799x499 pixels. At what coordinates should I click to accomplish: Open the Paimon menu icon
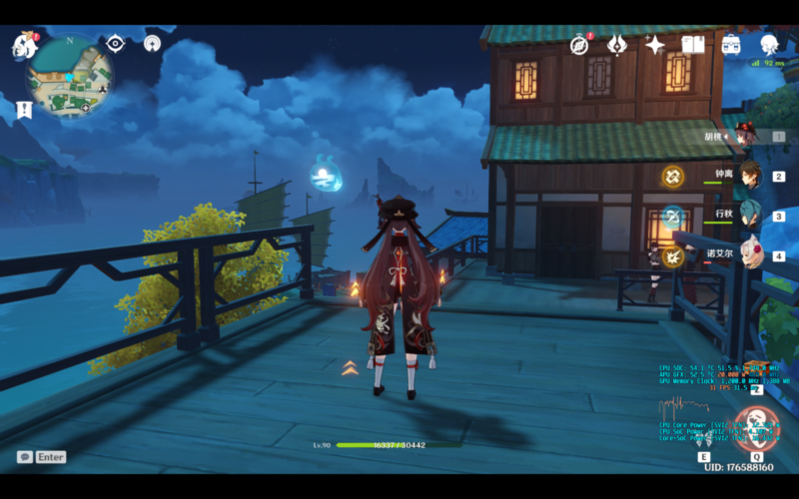(x=24, y=45)
